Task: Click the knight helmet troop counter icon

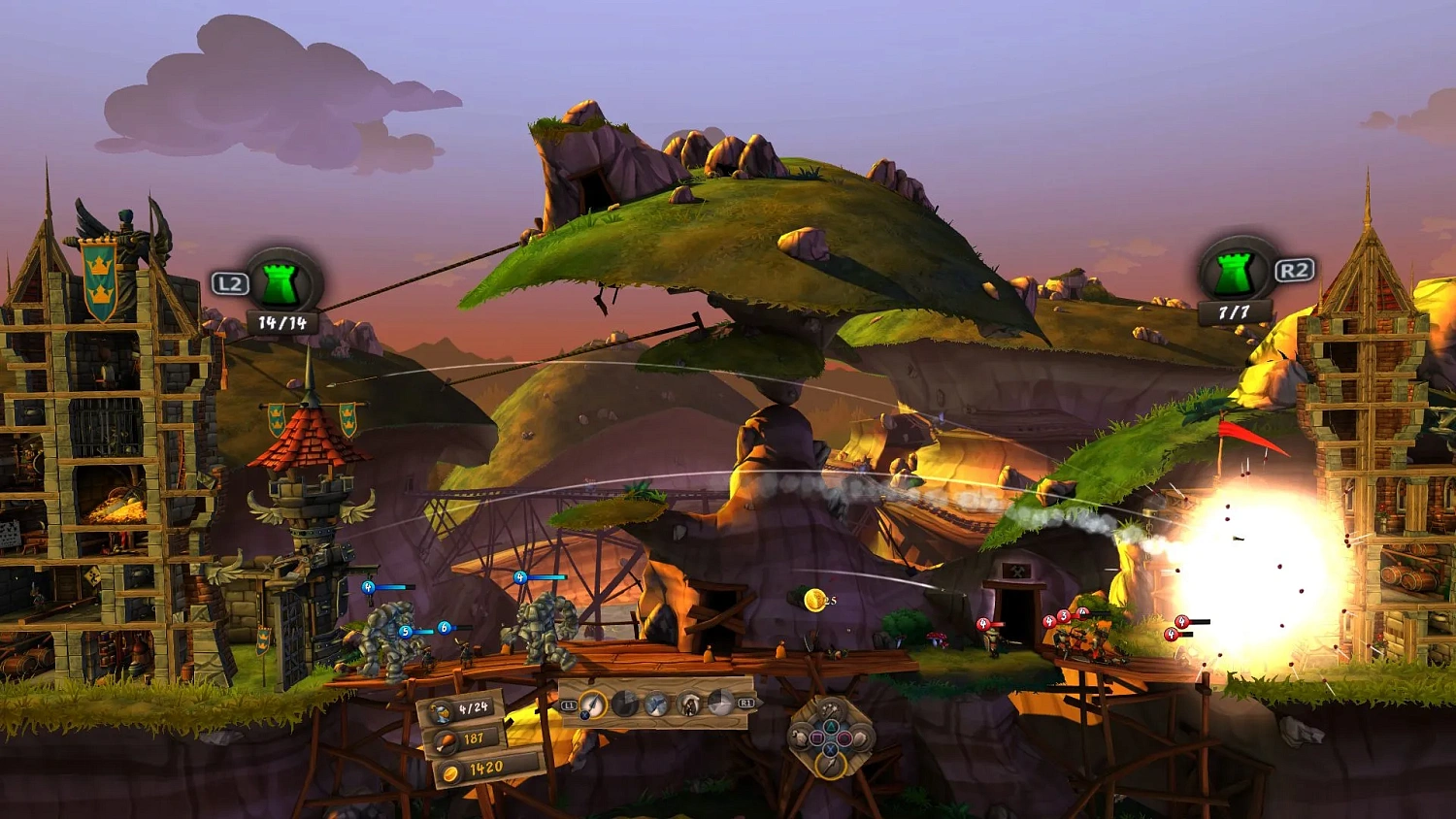Action: click(442, 710)
